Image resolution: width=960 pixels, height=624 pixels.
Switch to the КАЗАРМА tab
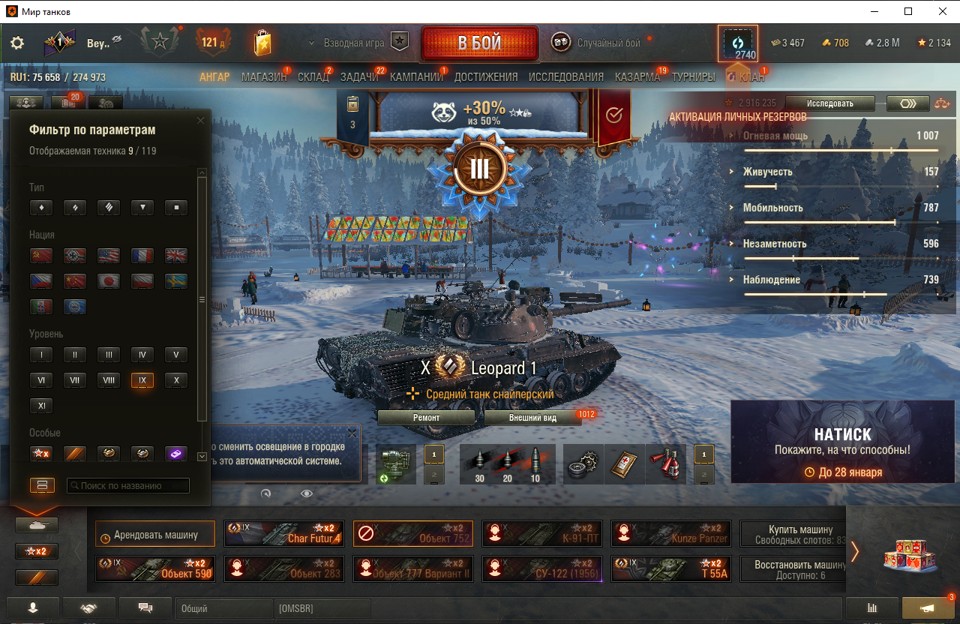point(637,77)
